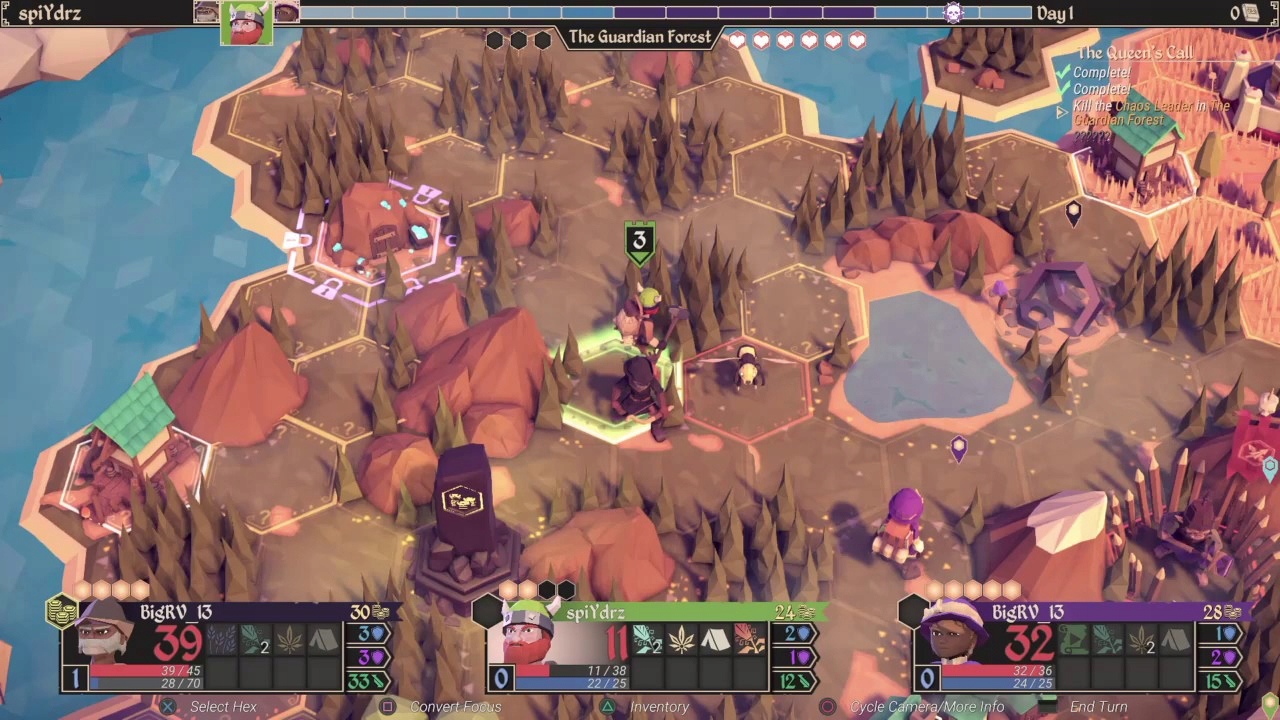The height and width of the screenshot is (720, 1280).
Task: Use spiYdrz's golden leaf herb
Action: pyautogui.click(x=682, y=639)
